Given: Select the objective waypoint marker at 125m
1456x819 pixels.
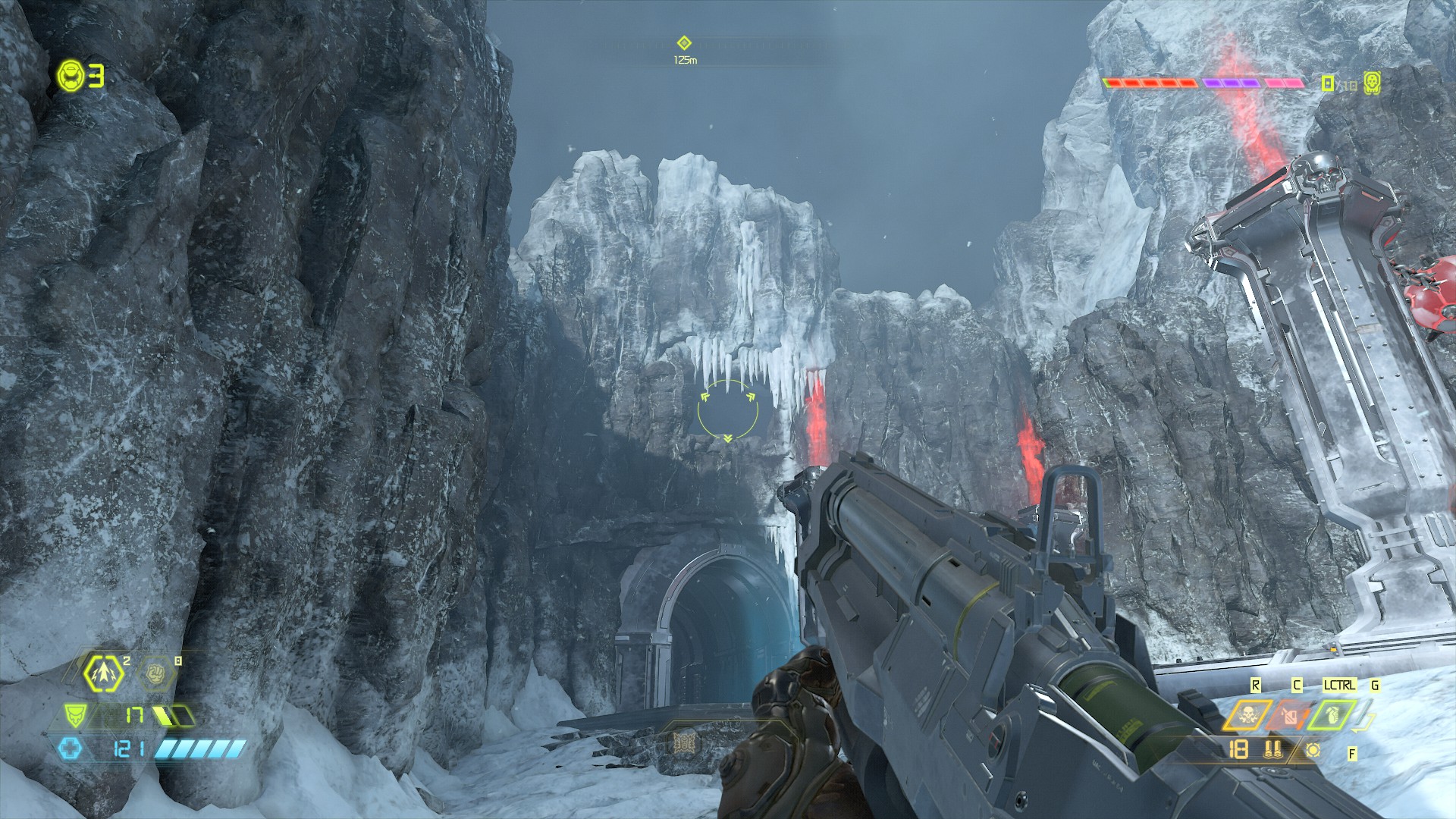Looking at the screenshot, I should [684, 43].
